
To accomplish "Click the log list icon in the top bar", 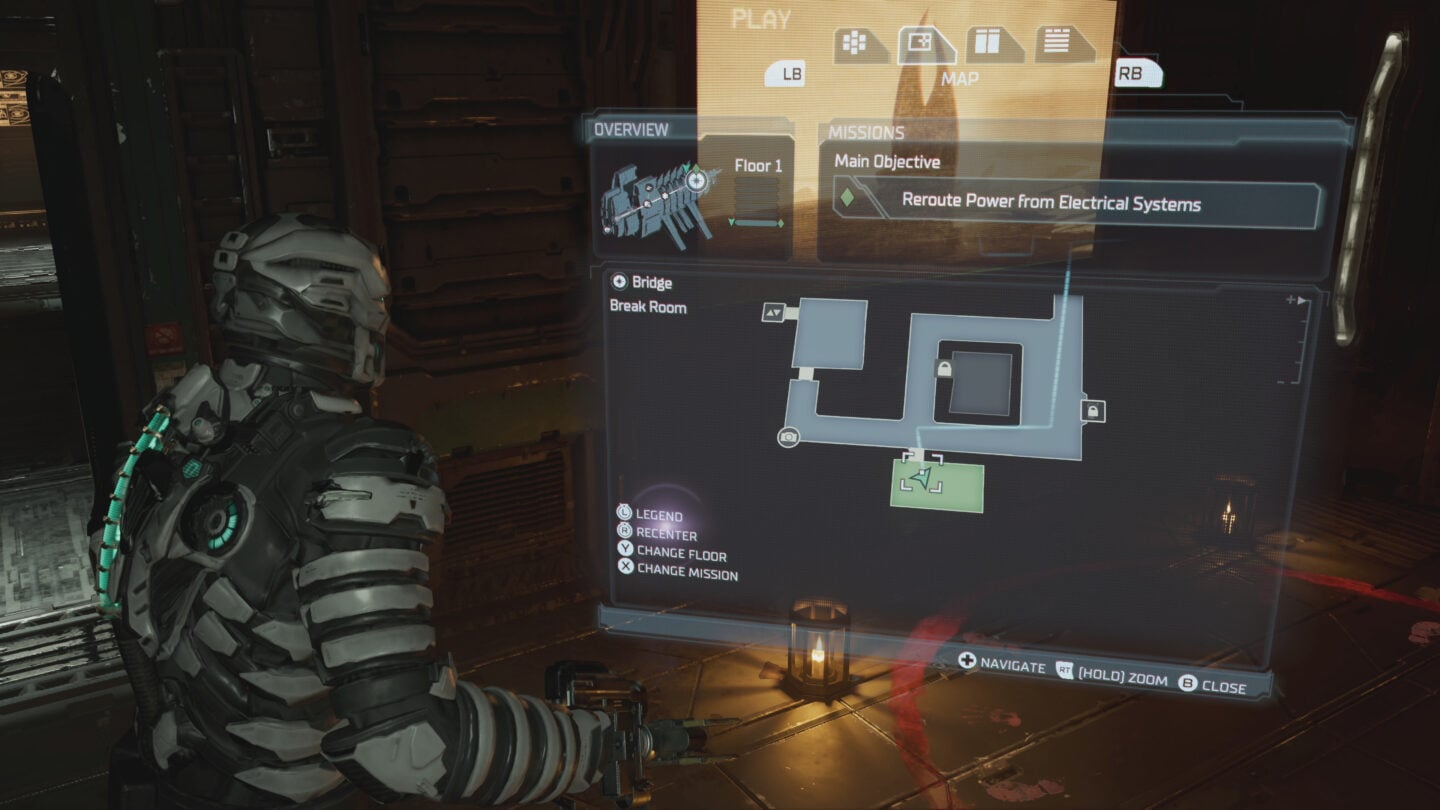I will [1057, 42].
